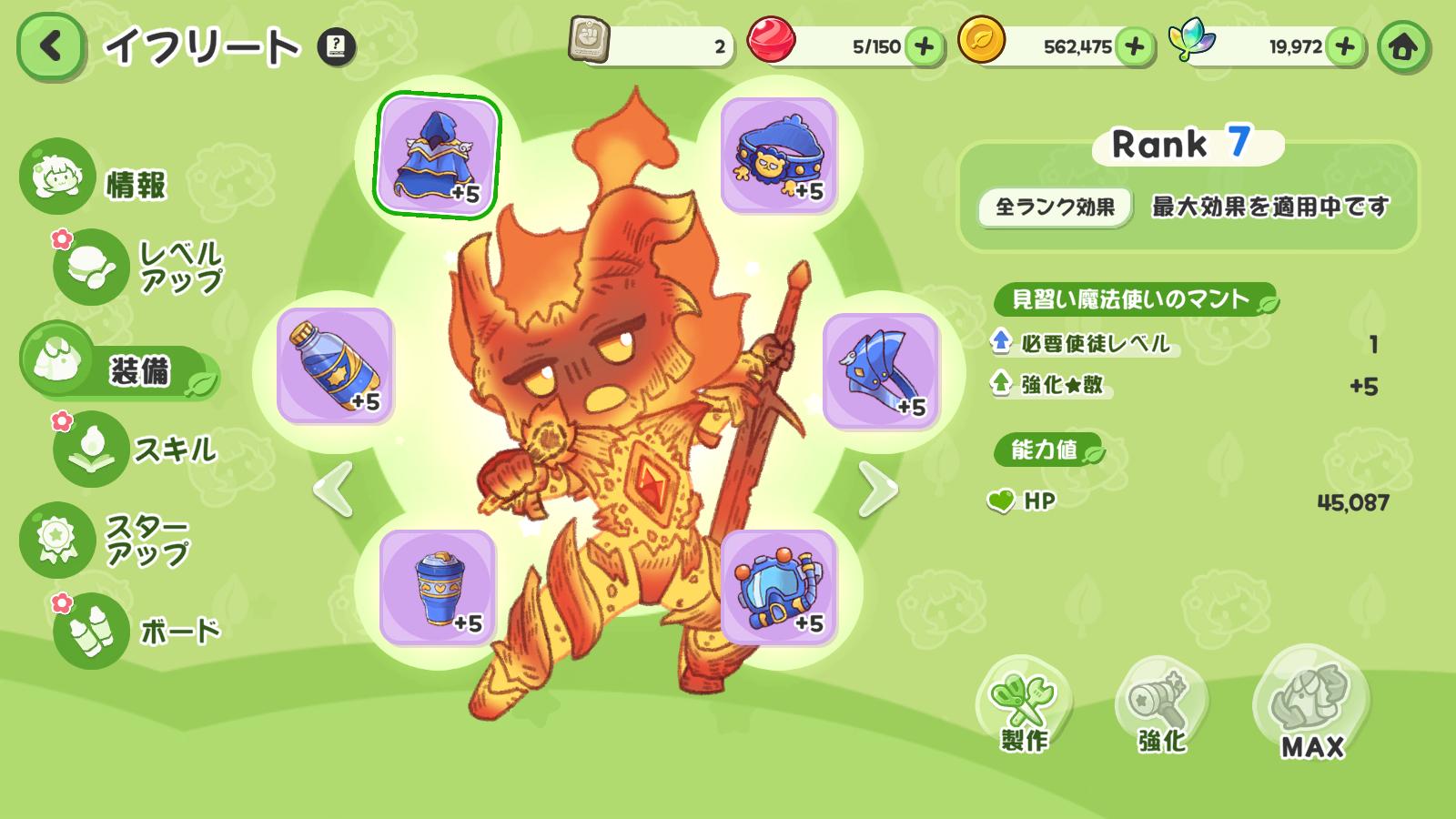
Task: Select the blue goggles equipment slot
Action: coord(779,588)
